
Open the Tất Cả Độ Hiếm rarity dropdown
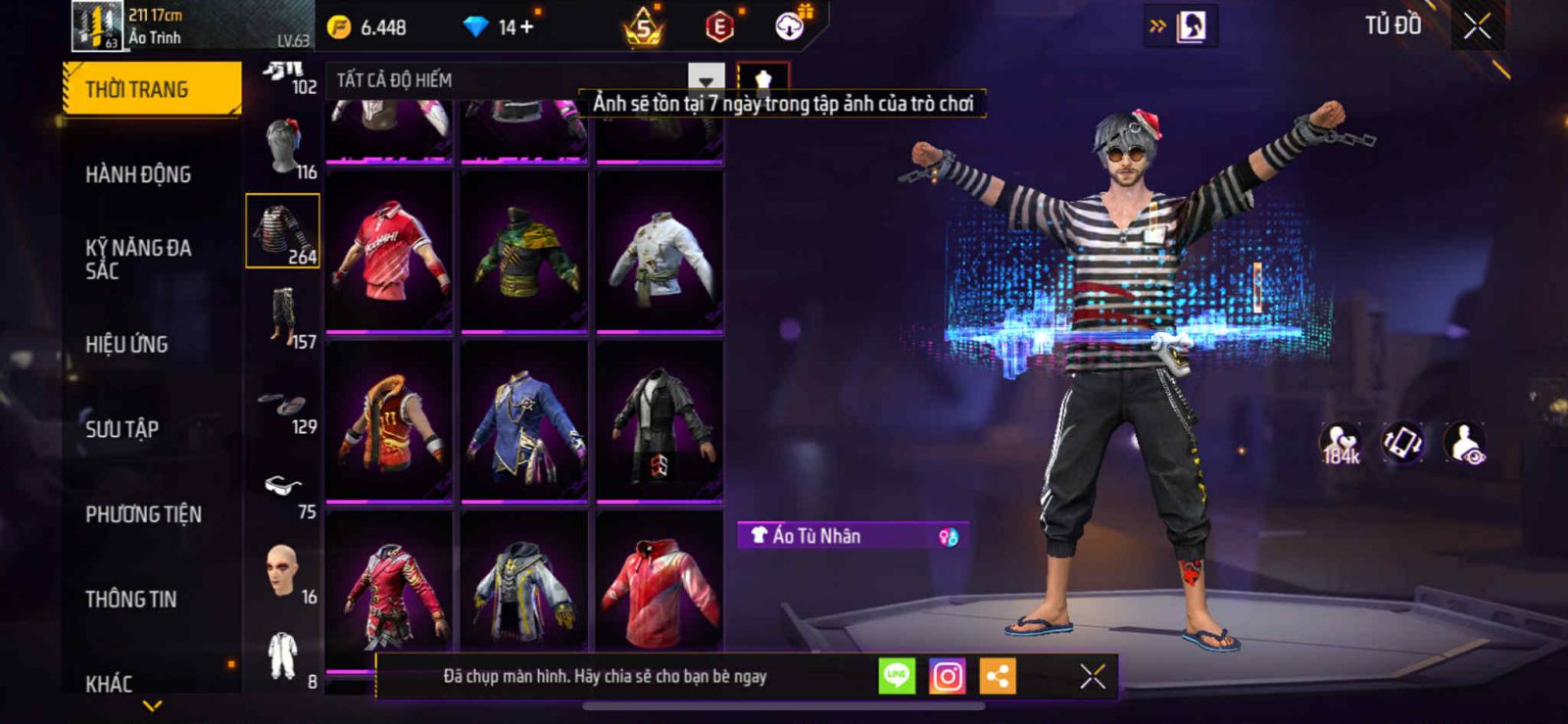[706, 80]
